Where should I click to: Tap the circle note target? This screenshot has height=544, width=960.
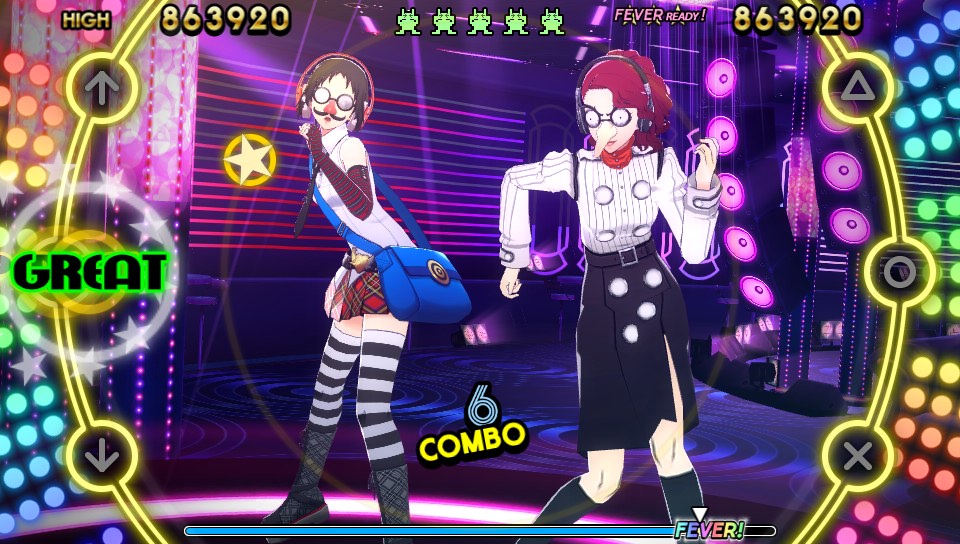(900, 272)
